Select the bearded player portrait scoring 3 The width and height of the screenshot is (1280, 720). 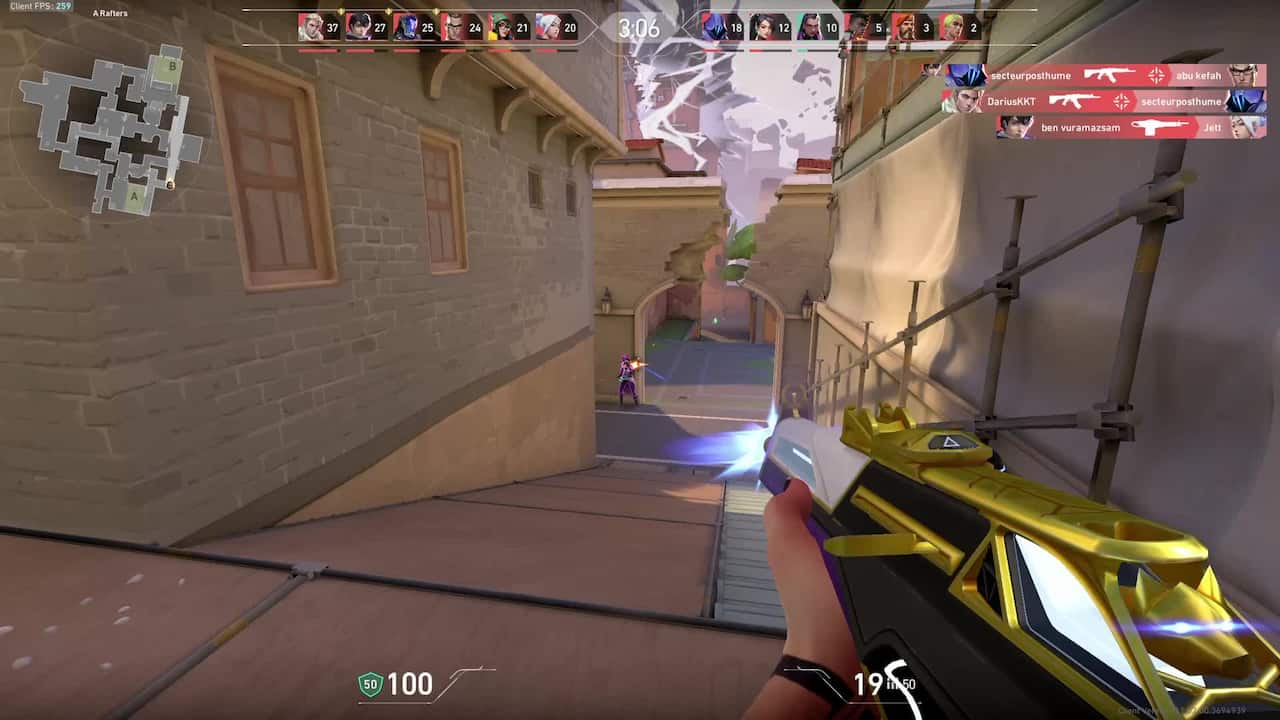905,27
